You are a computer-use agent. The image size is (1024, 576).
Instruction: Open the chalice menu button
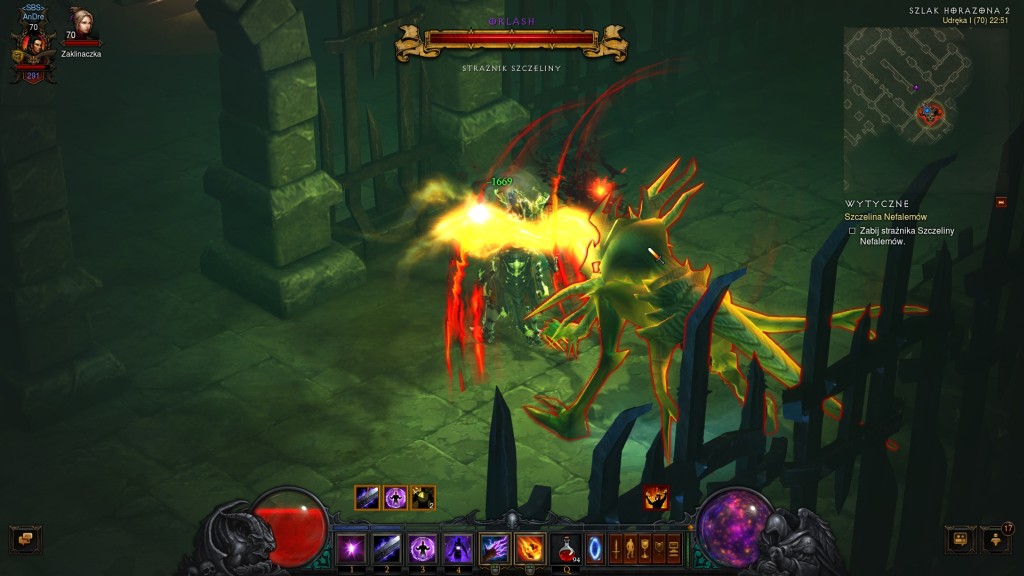(645, 548)
